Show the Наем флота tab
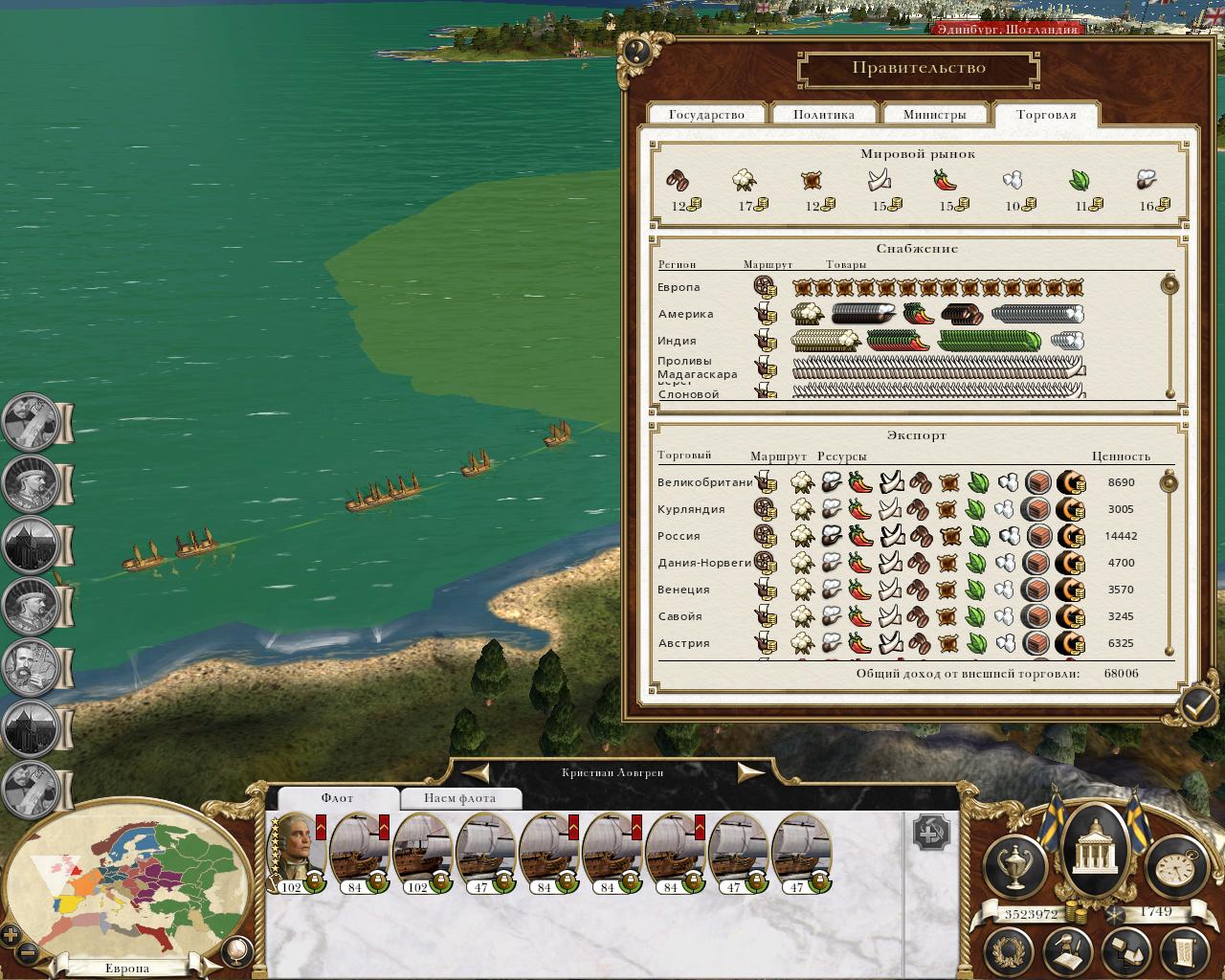The image size is (1225, 980). [459, 797]
